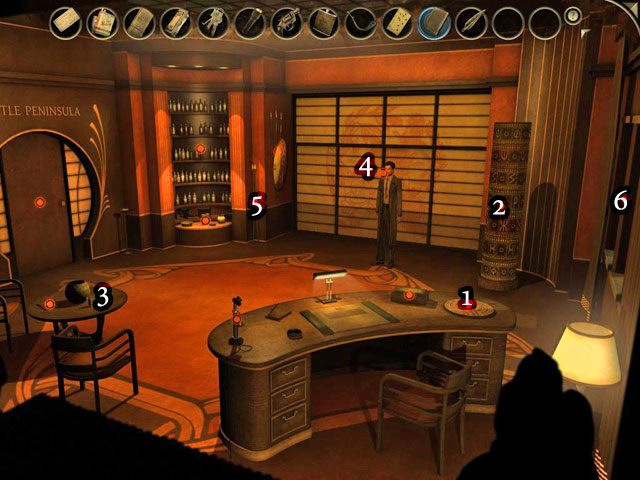Select the bunch of keys in inventory
This screenshot has height=480, width=640.
click(213, 20)
